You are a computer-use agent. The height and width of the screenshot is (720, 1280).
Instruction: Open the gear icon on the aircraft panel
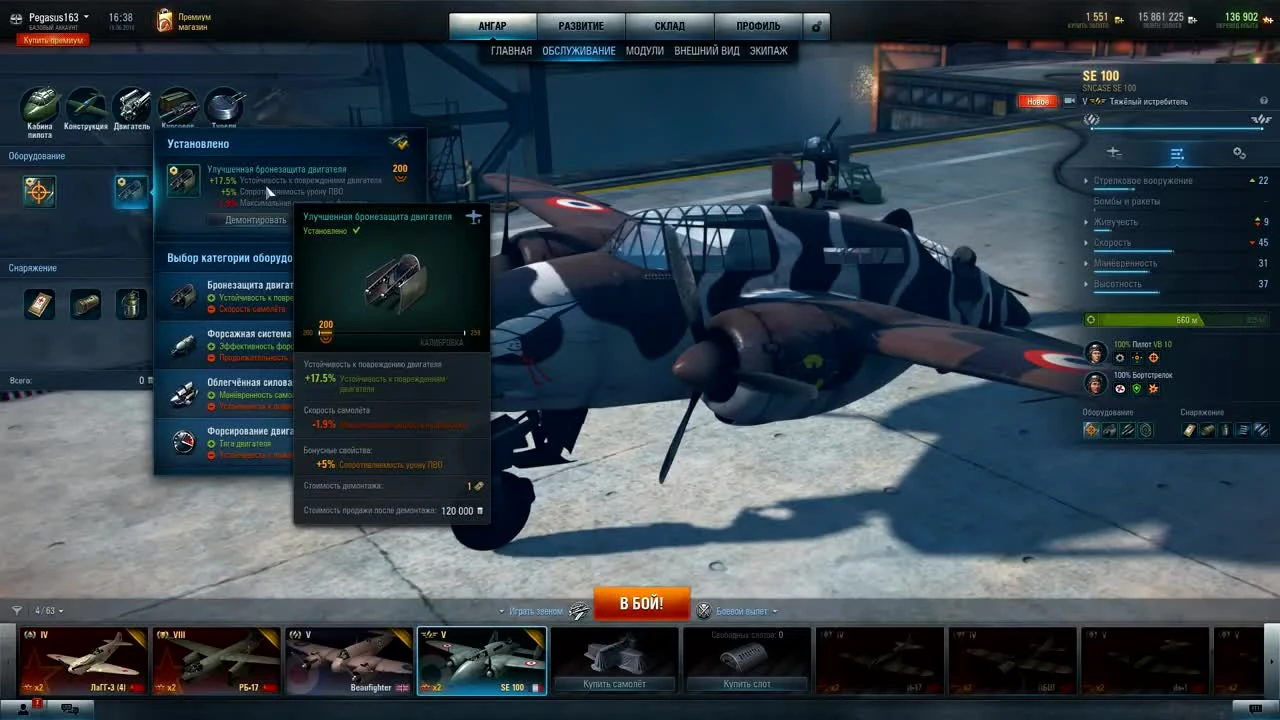(x=1239, y=152)
